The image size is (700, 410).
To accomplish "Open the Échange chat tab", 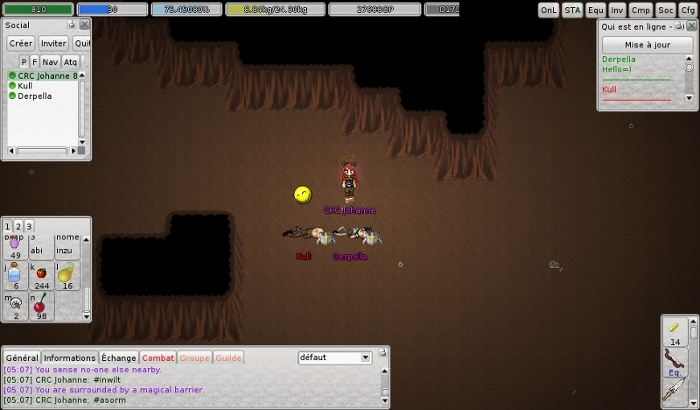I will click(118, 358).
